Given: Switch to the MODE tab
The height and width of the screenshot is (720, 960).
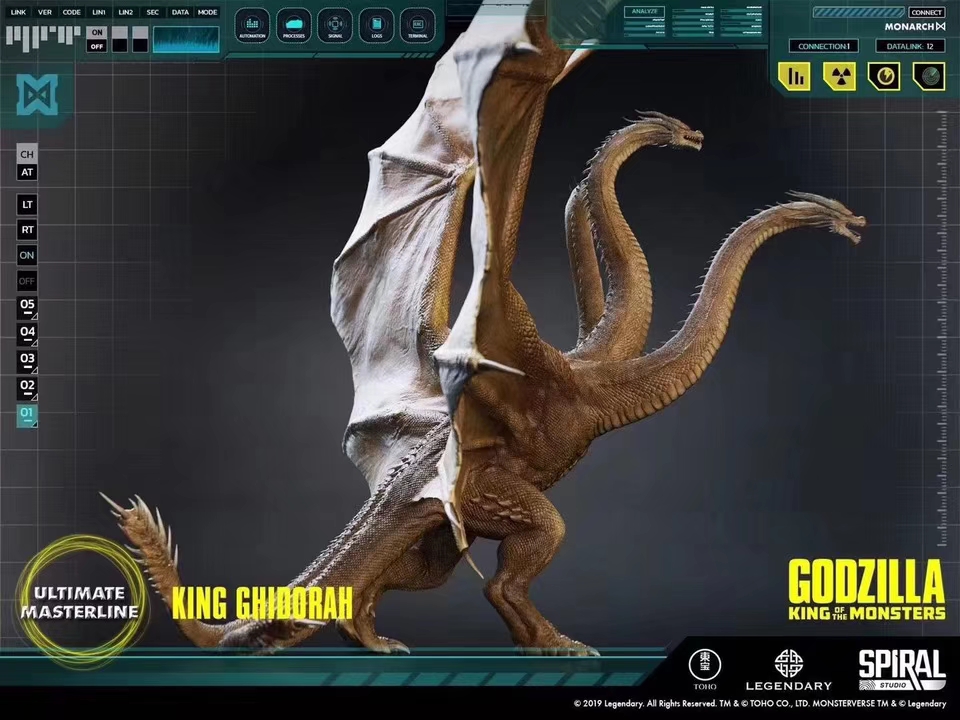Looking at the screenshot, I should tap(207, 12).
